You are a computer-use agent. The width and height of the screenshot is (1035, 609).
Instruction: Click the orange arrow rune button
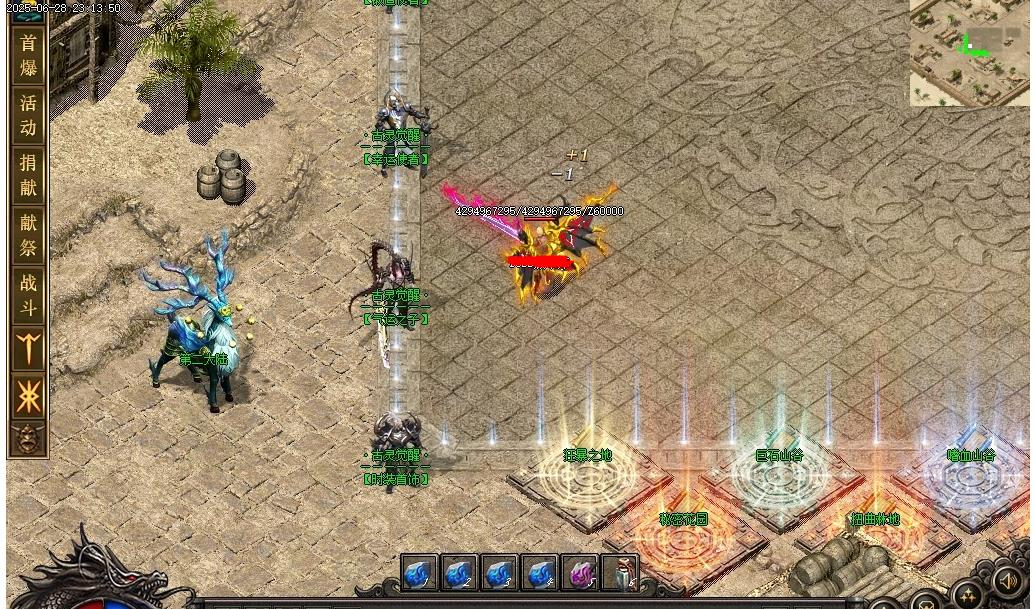pos(28,350)
